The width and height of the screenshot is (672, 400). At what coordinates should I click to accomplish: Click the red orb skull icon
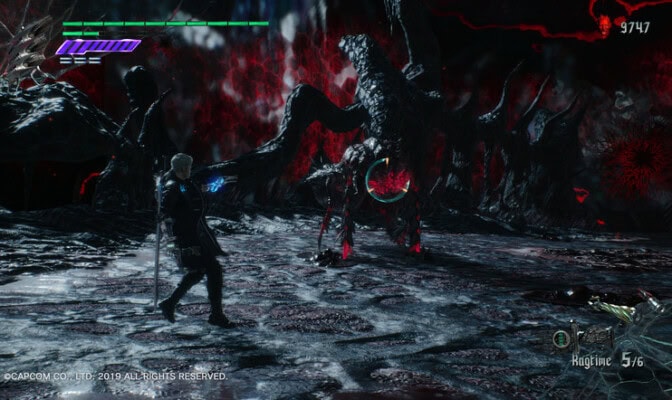pyautogui.click(x=605, y=26)
